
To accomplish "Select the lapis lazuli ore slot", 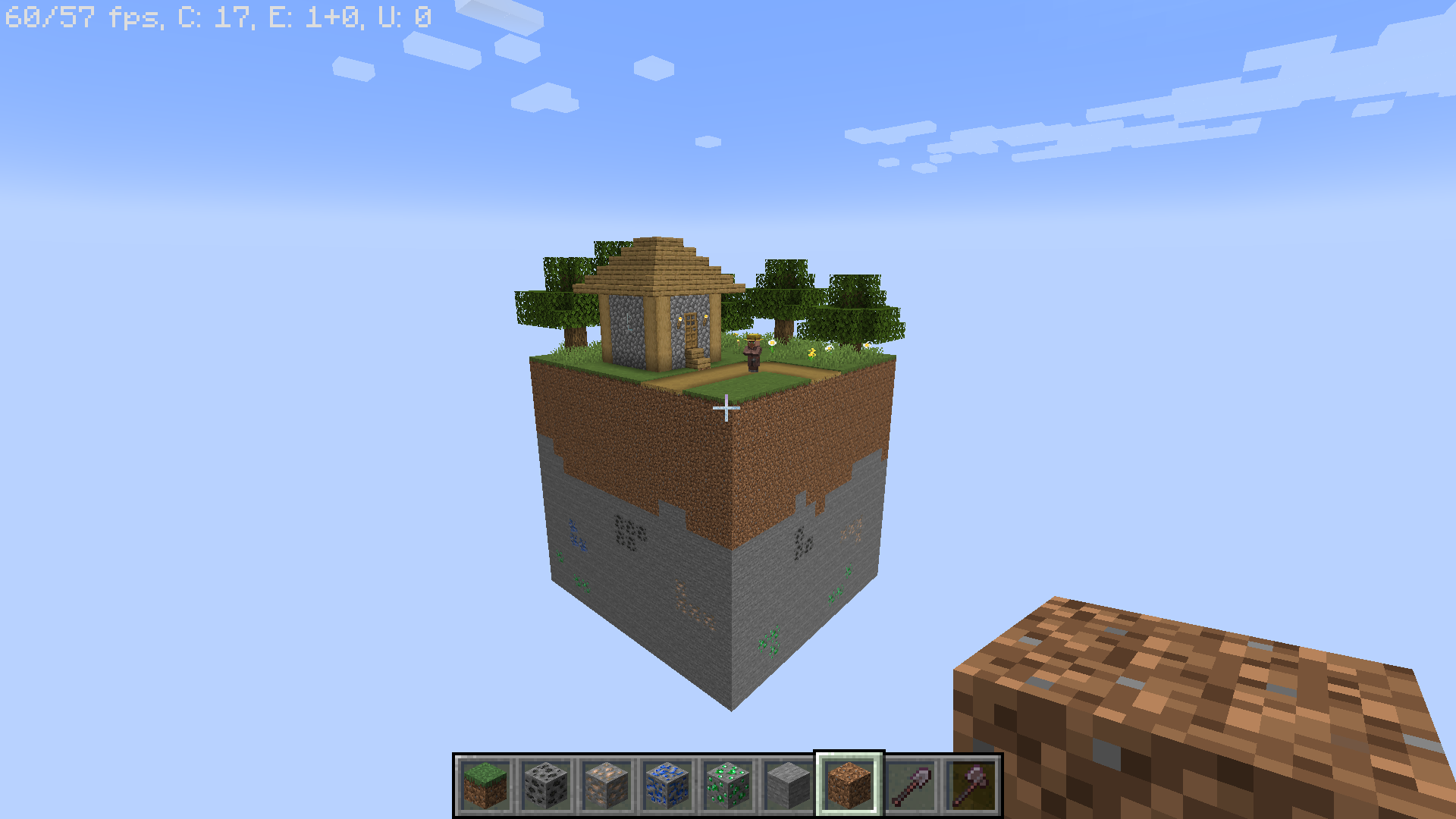I will pos(667,785).
